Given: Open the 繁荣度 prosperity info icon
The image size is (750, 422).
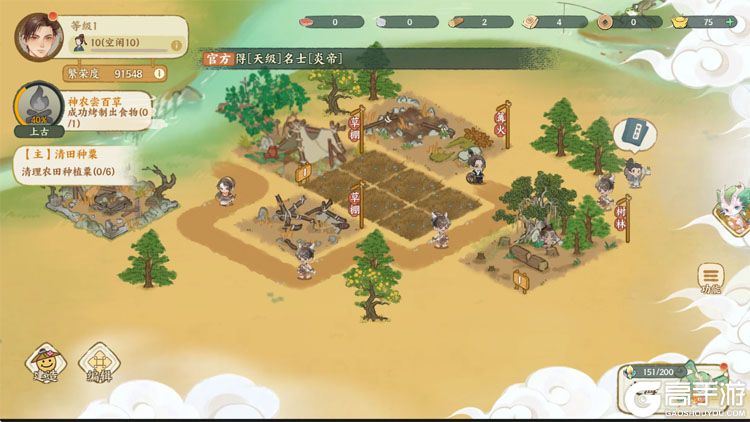Looking at the screenshot, I should tap(159, 73).
